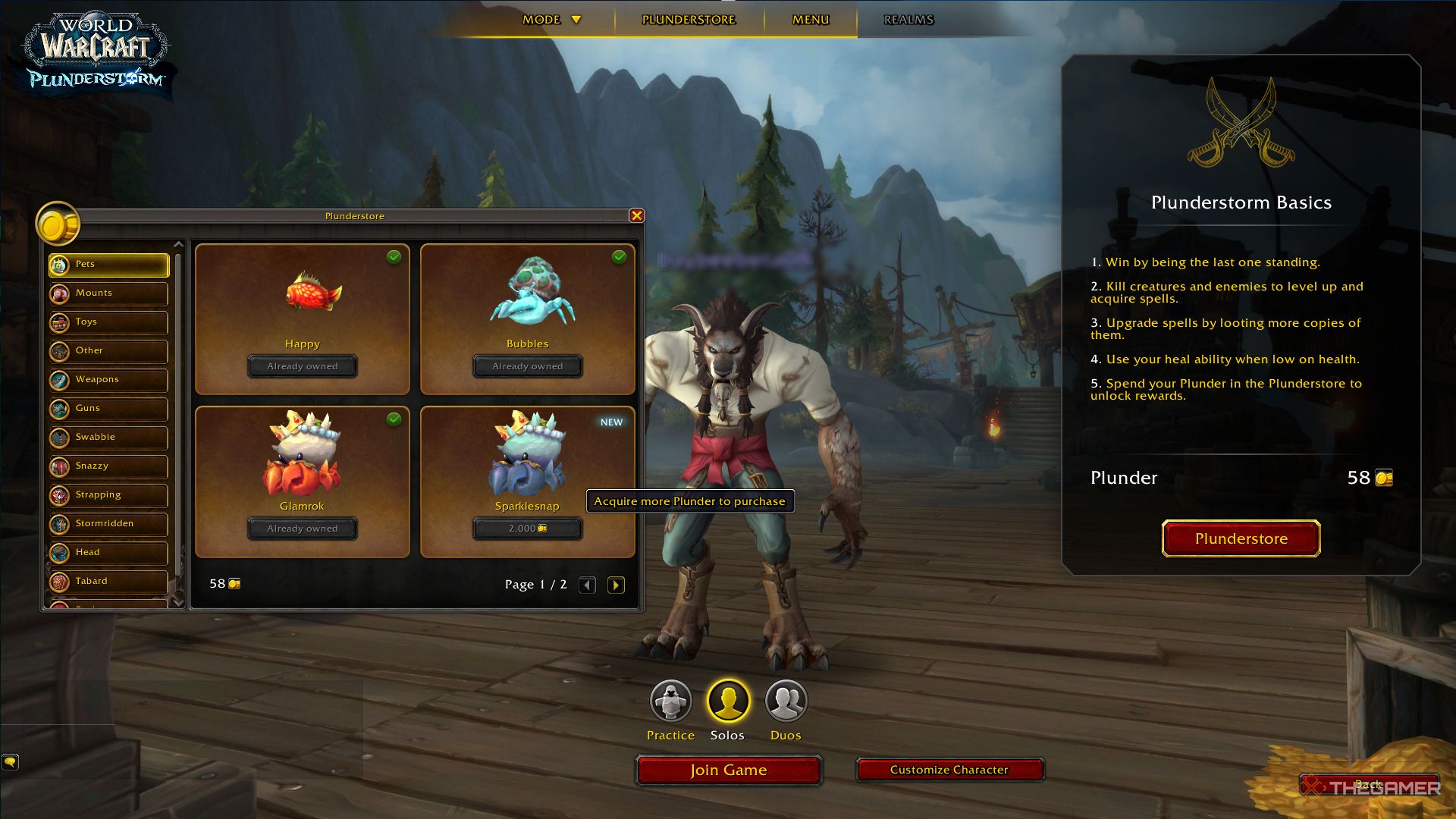Image resolution: width=1456 pixels, height=819 pixels.
Task: Select the Happy fish pet tile
Action: 302,318
